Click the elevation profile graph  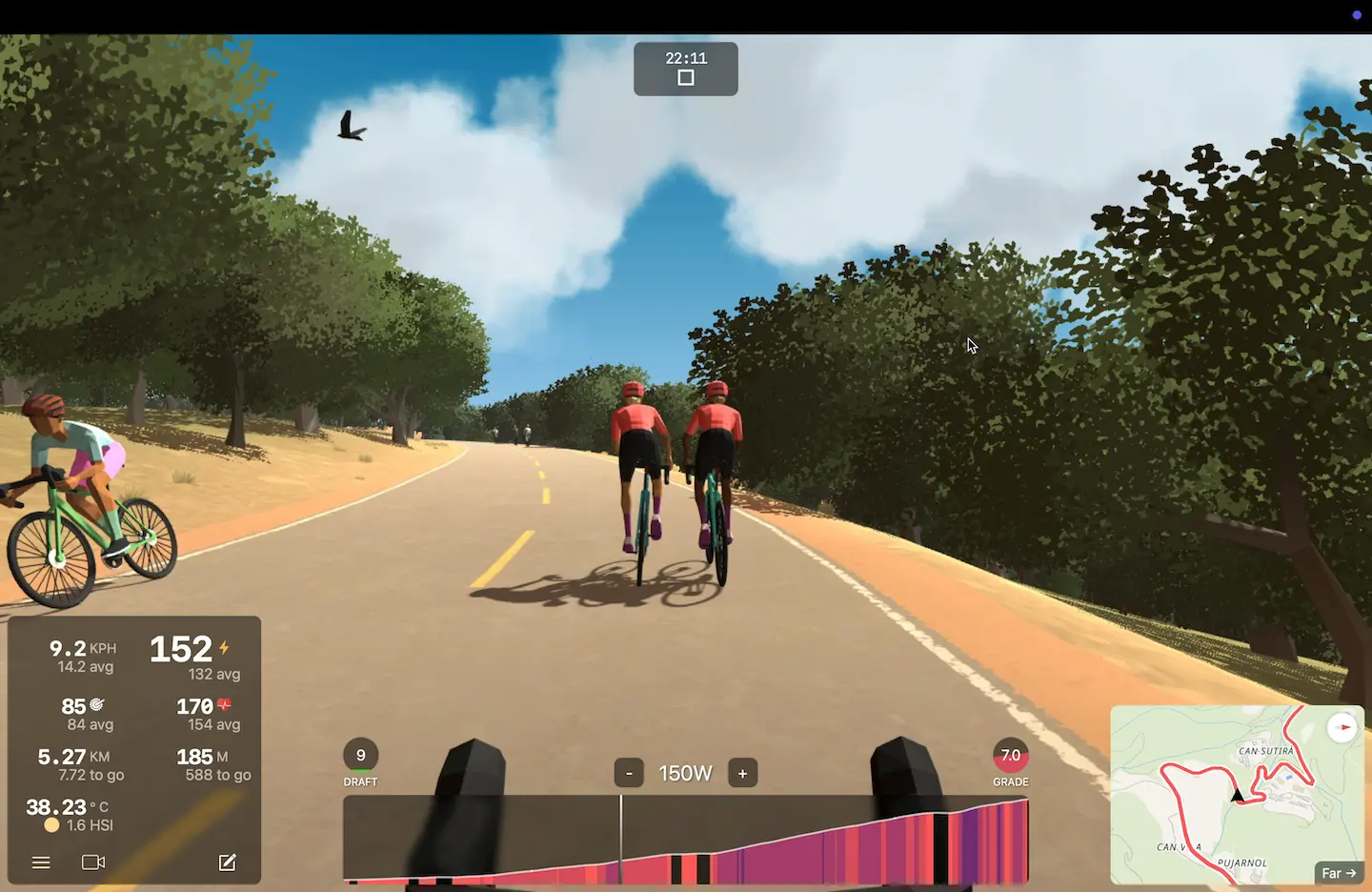[x=686, y=841]
